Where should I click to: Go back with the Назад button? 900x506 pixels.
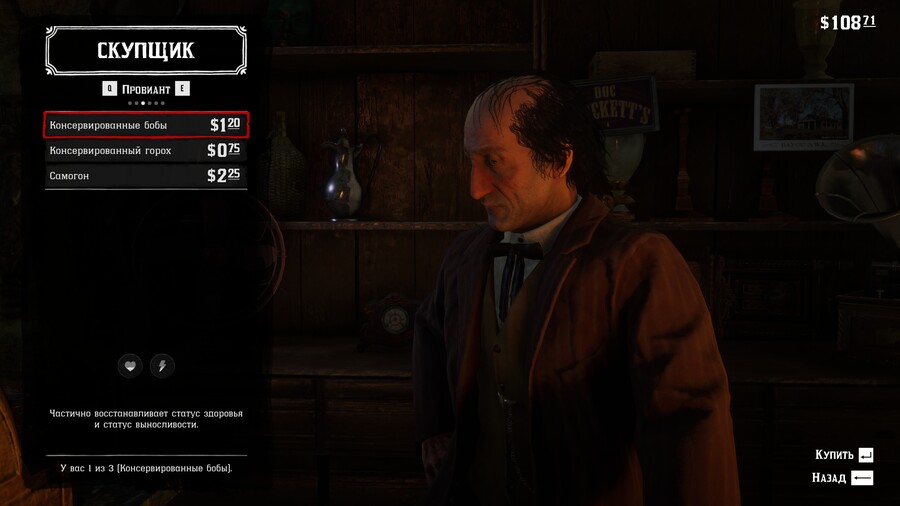coord(842,478)
